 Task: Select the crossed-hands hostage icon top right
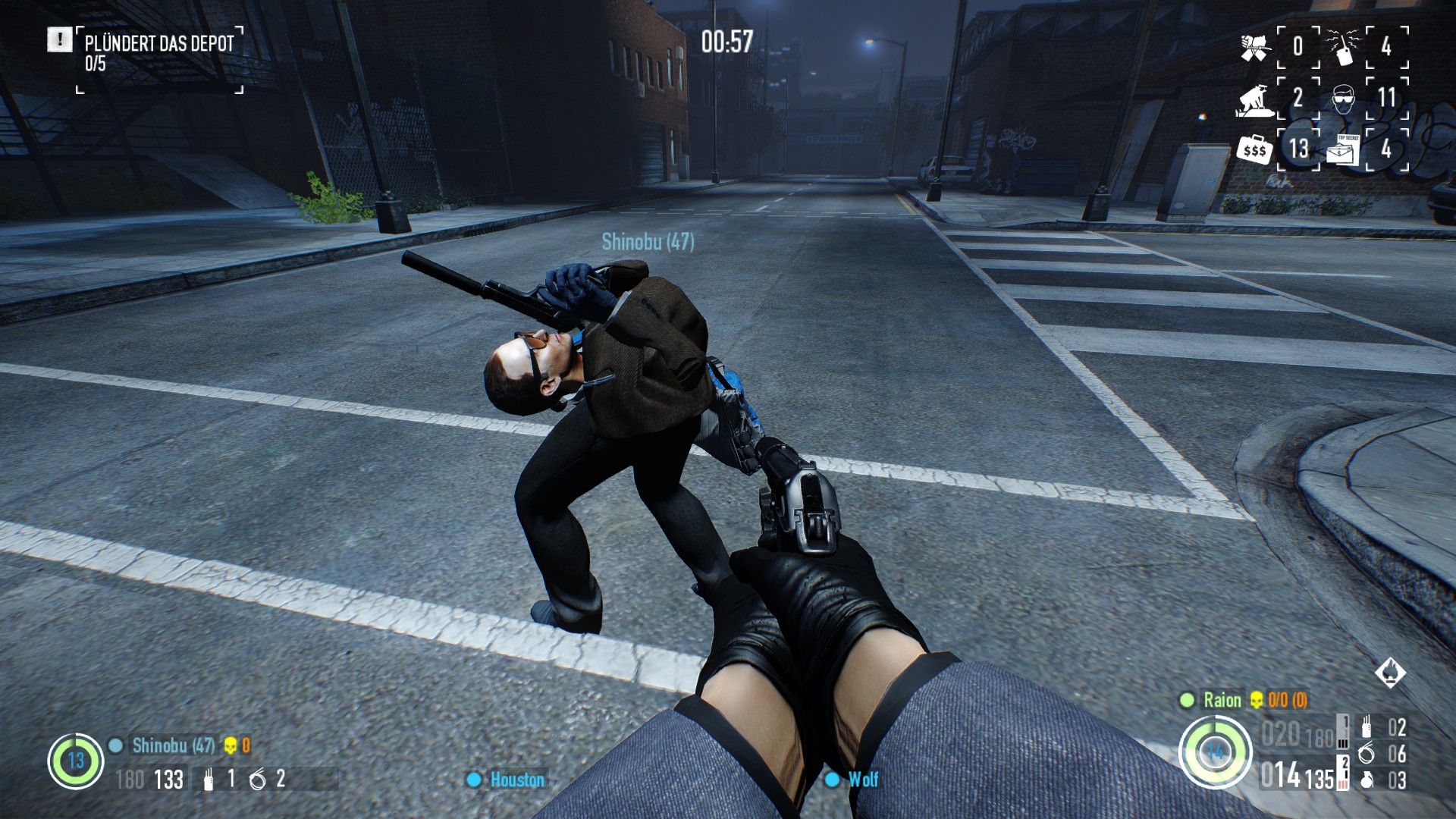(1255, 46)
